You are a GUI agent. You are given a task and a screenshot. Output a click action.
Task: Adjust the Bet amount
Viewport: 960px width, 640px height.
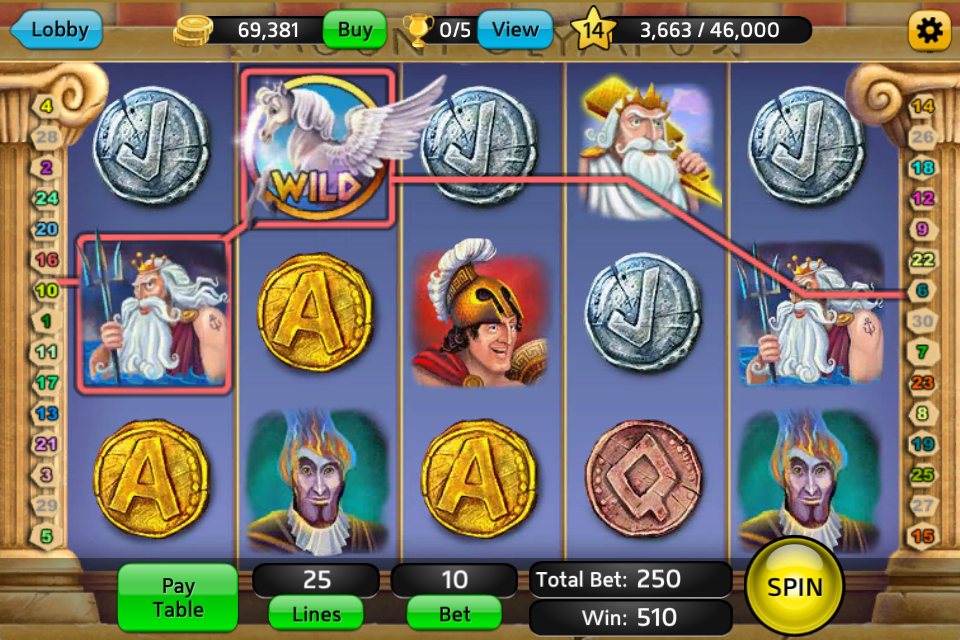pos(454,614)
